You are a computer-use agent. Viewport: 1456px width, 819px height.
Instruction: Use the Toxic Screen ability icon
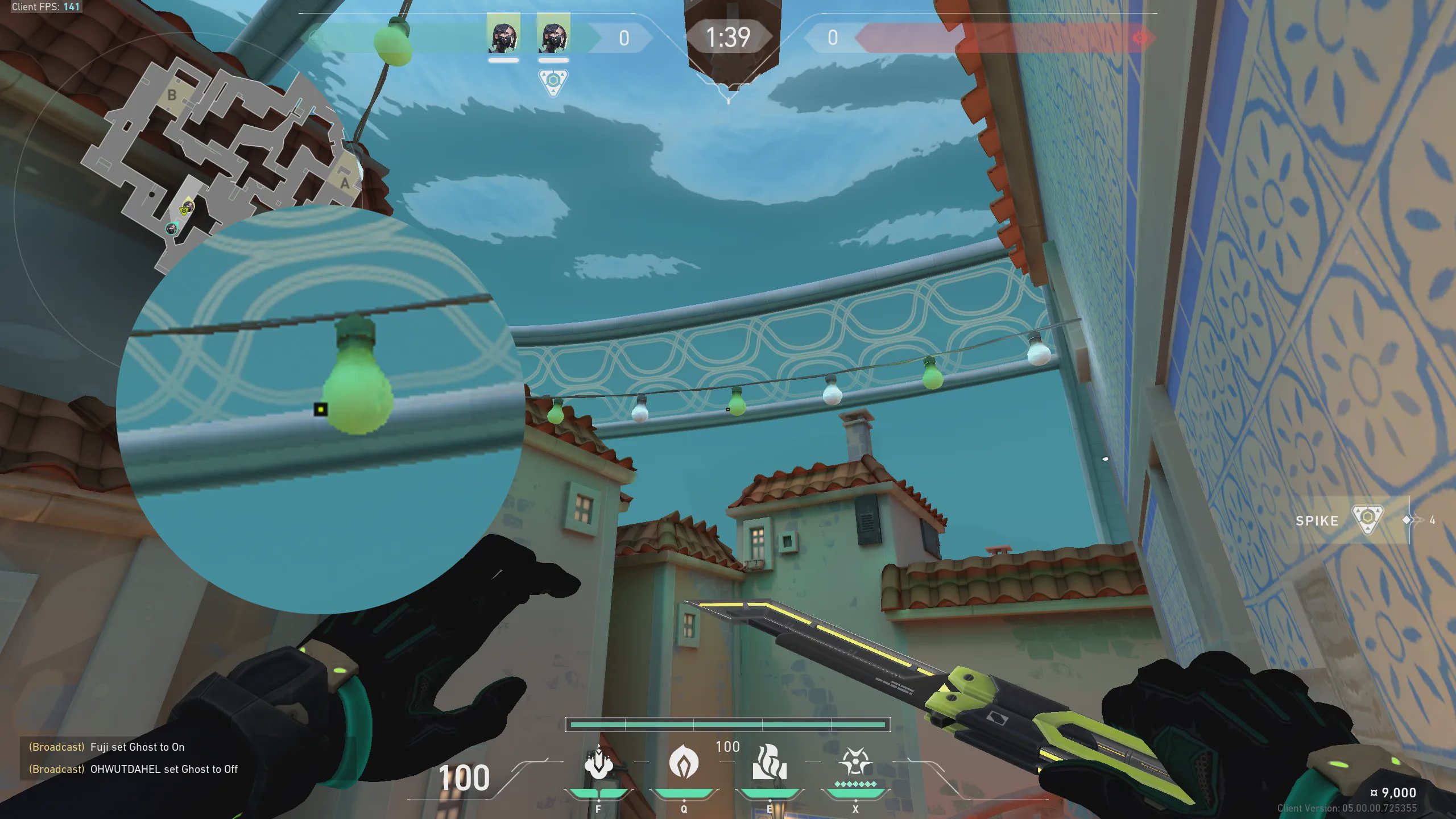tap(770, 763)
